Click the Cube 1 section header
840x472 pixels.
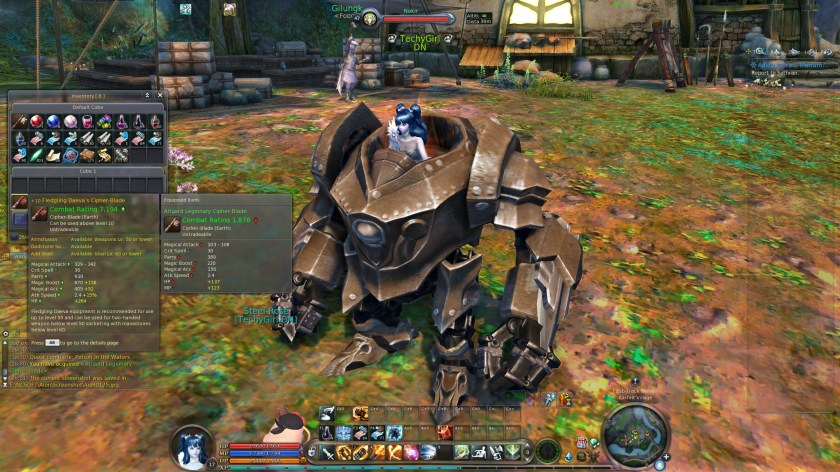coord(86,171)
